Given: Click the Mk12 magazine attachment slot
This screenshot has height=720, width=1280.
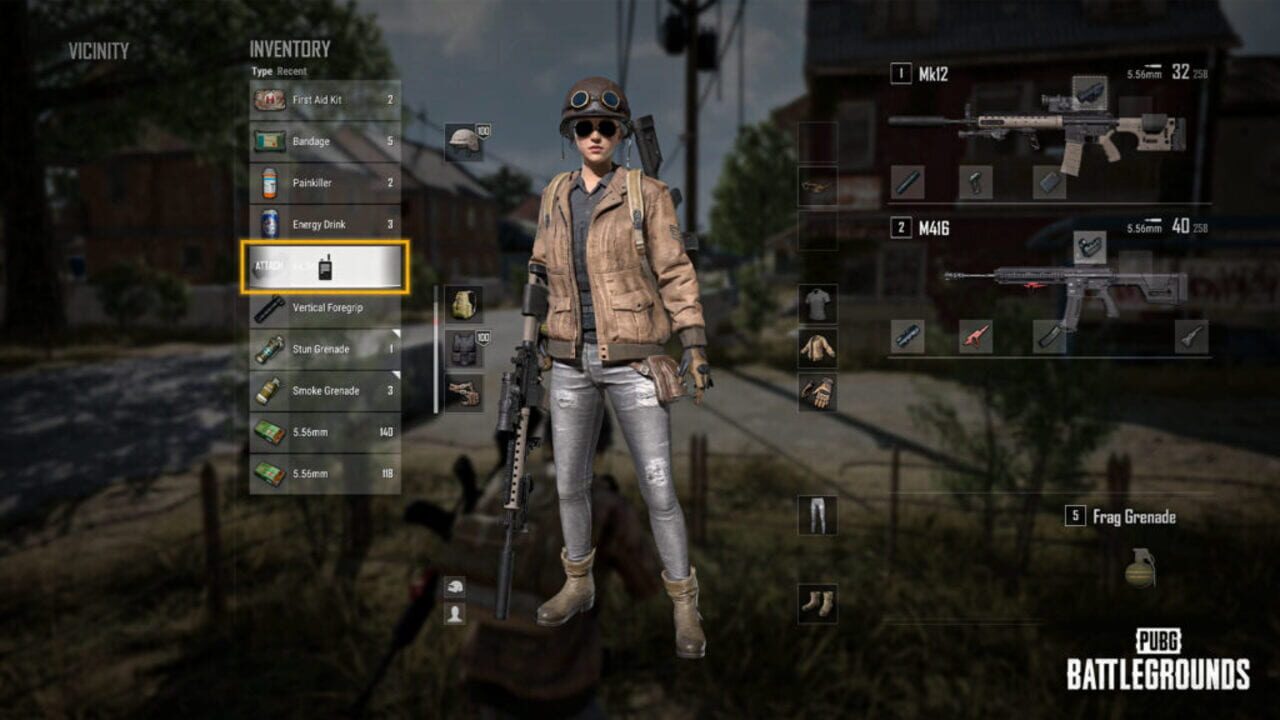Looking at the screenshot, I should click(1047, 180).
